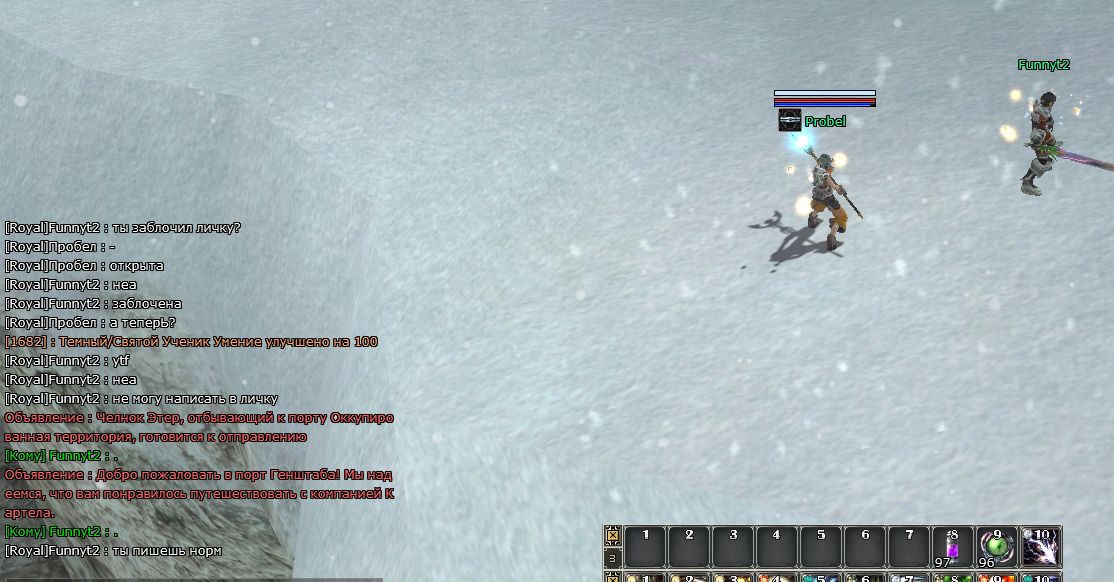Viewport: 1114px width, 582px height.
Task: Activate the green orb item in slot 9
Action: pyautogui.click(x=996, y=547)
